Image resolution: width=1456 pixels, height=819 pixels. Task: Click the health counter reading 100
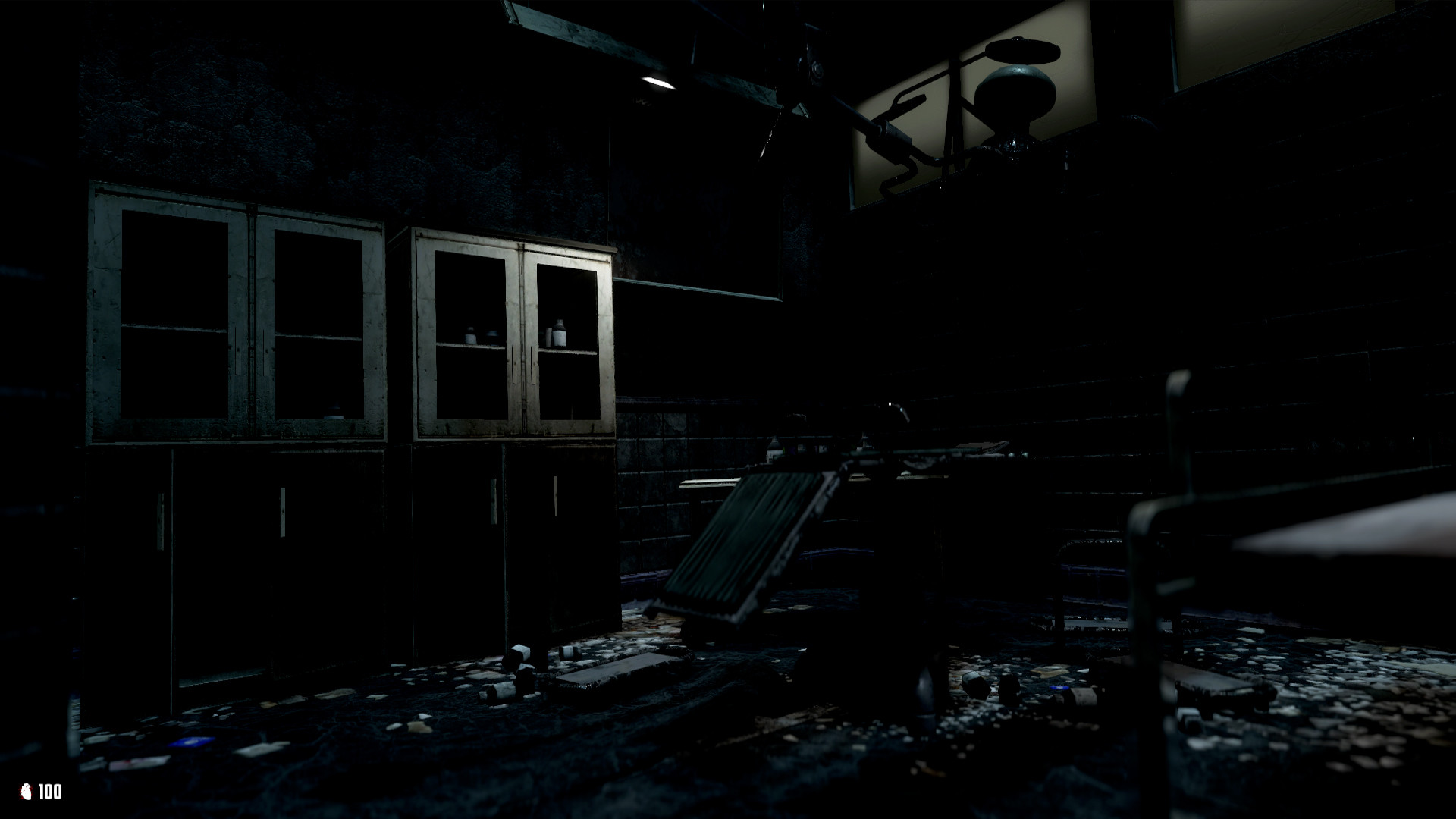(x=50, y=791)
